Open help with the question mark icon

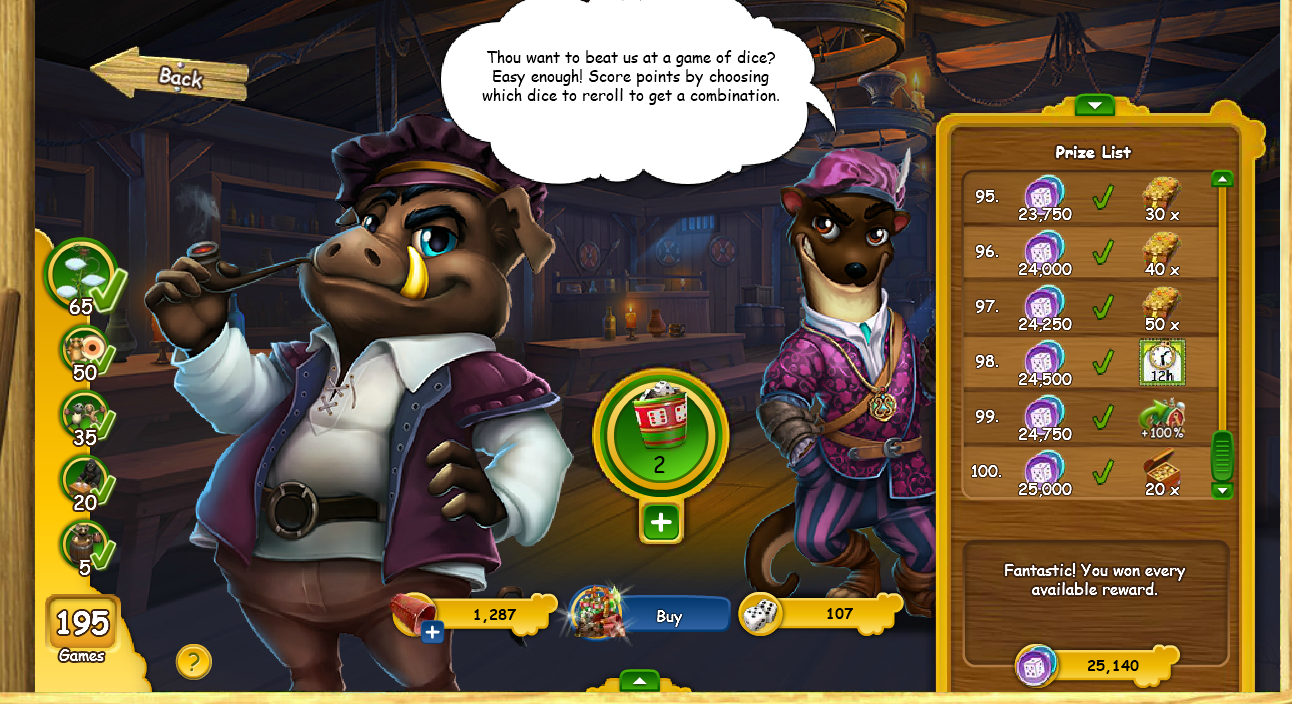click(x=194, y=661)
